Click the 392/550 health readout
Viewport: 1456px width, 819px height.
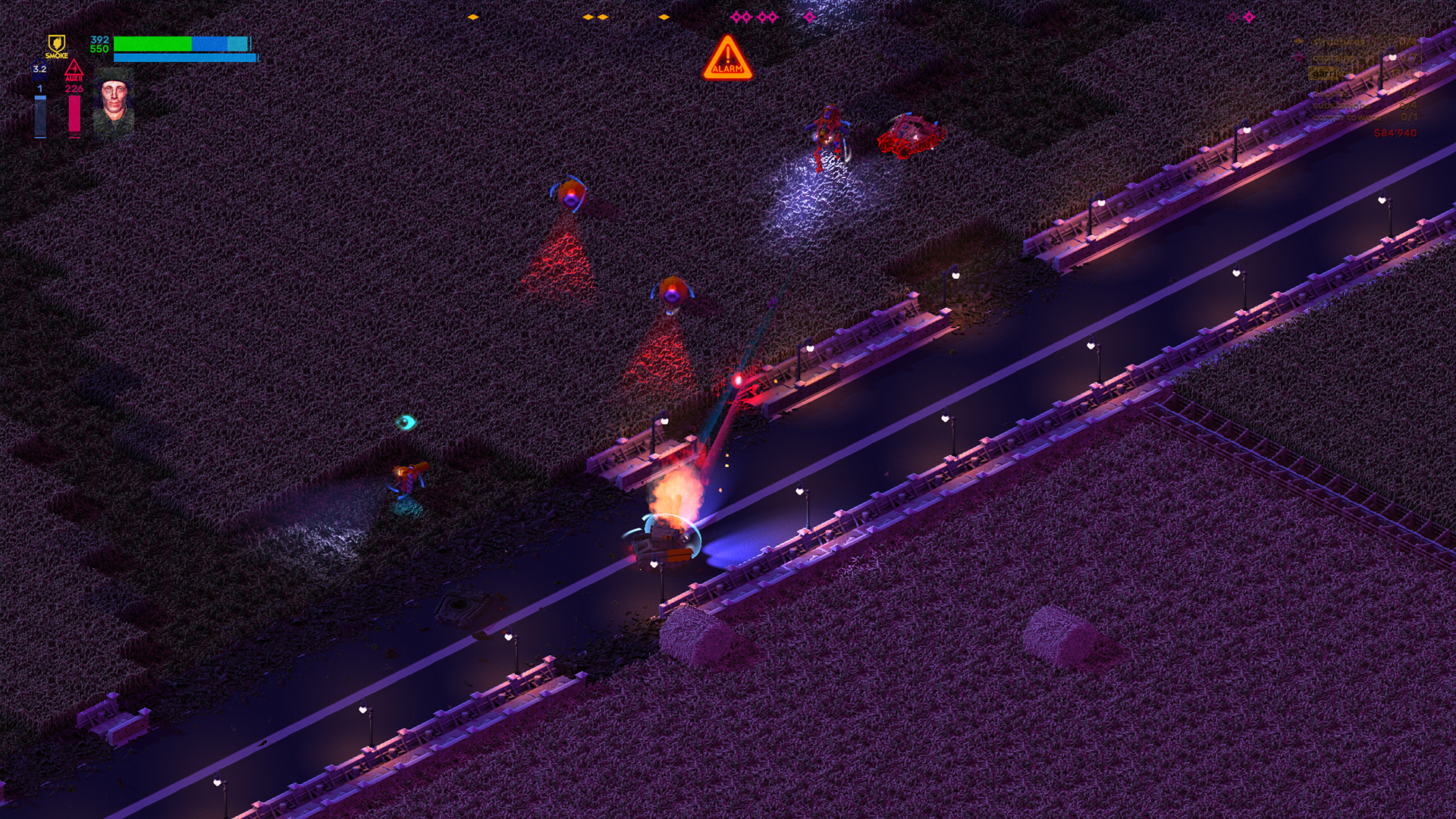99,44
